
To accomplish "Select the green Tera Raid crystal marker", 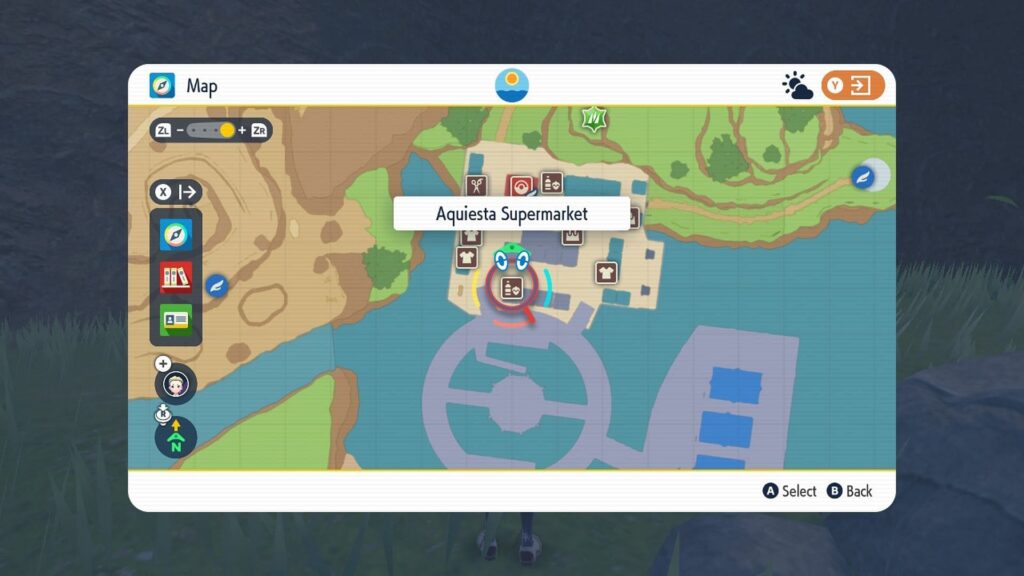I will (x=596, y=120).
